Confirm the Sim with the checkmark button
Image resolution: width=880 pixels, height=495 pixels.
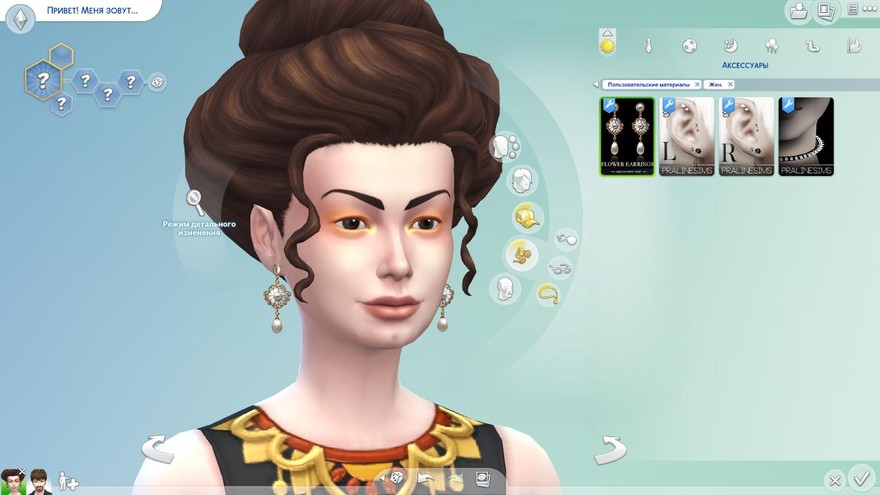click(x=859, y=477)
